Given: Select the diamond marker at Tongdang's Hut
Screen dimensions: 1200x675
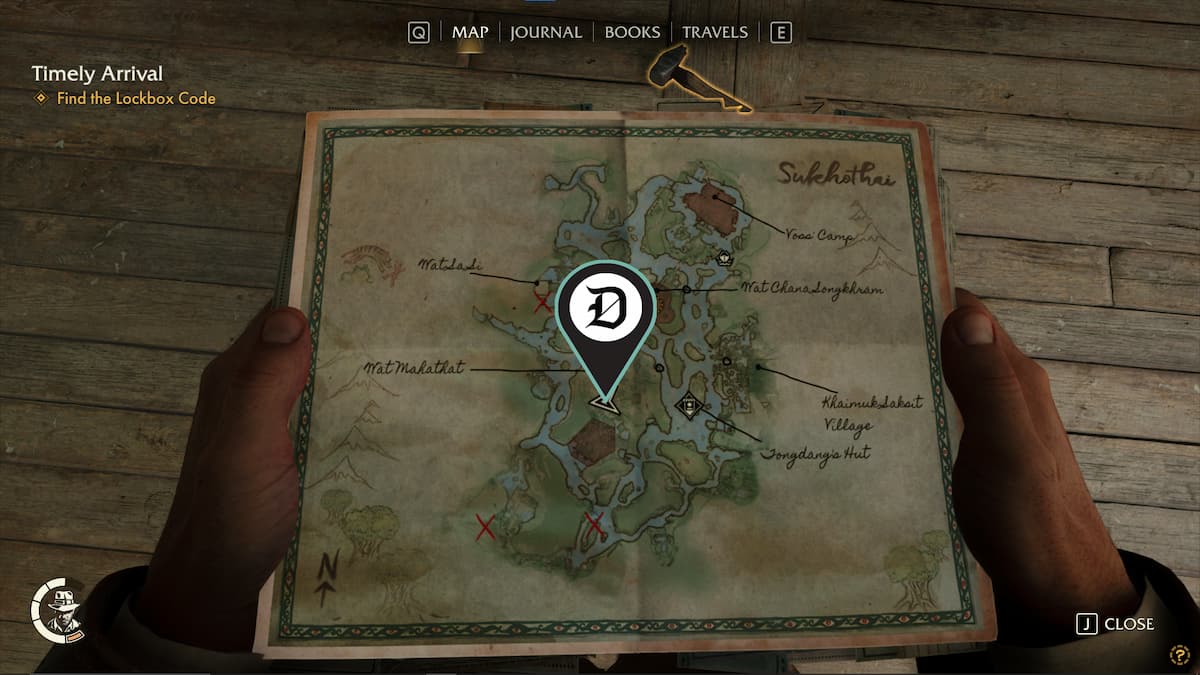Looking at the screenshot, I should (688, 406).
